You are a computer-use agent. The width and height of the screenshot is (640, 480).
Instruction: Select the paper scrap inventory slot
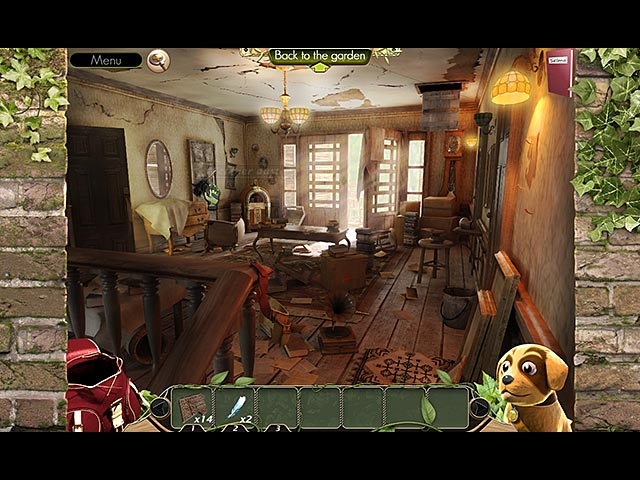192,406
